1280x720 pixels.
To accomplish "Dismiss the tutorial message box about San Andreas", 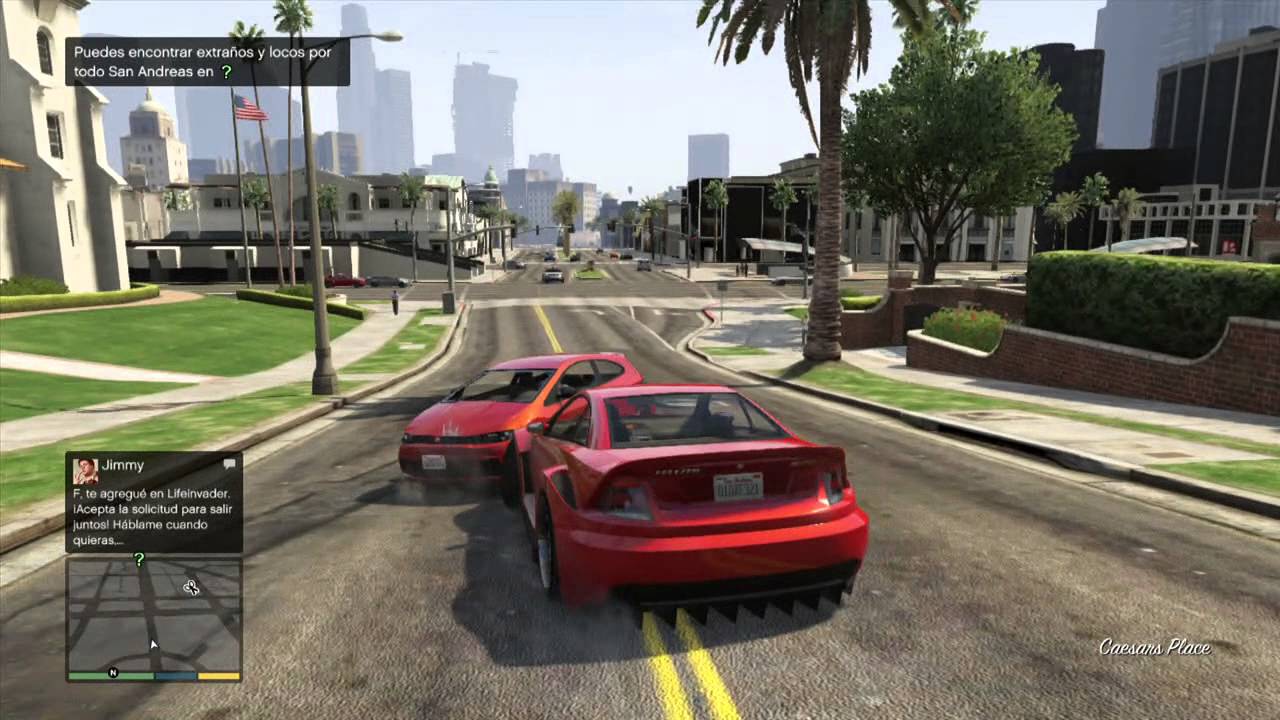I will (x=200, y=62).
